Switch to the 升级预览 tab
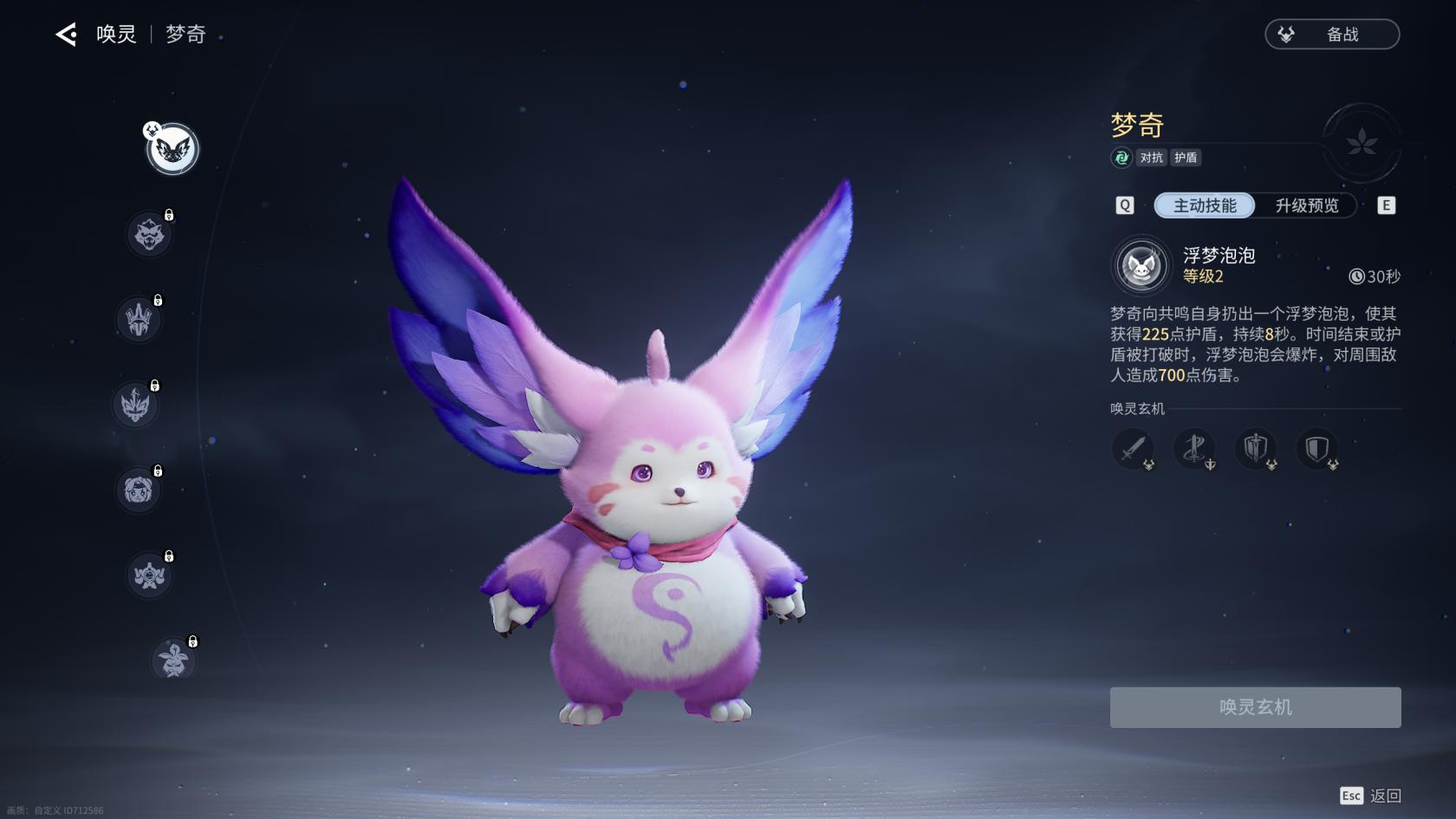 [x=1307, y=205]
